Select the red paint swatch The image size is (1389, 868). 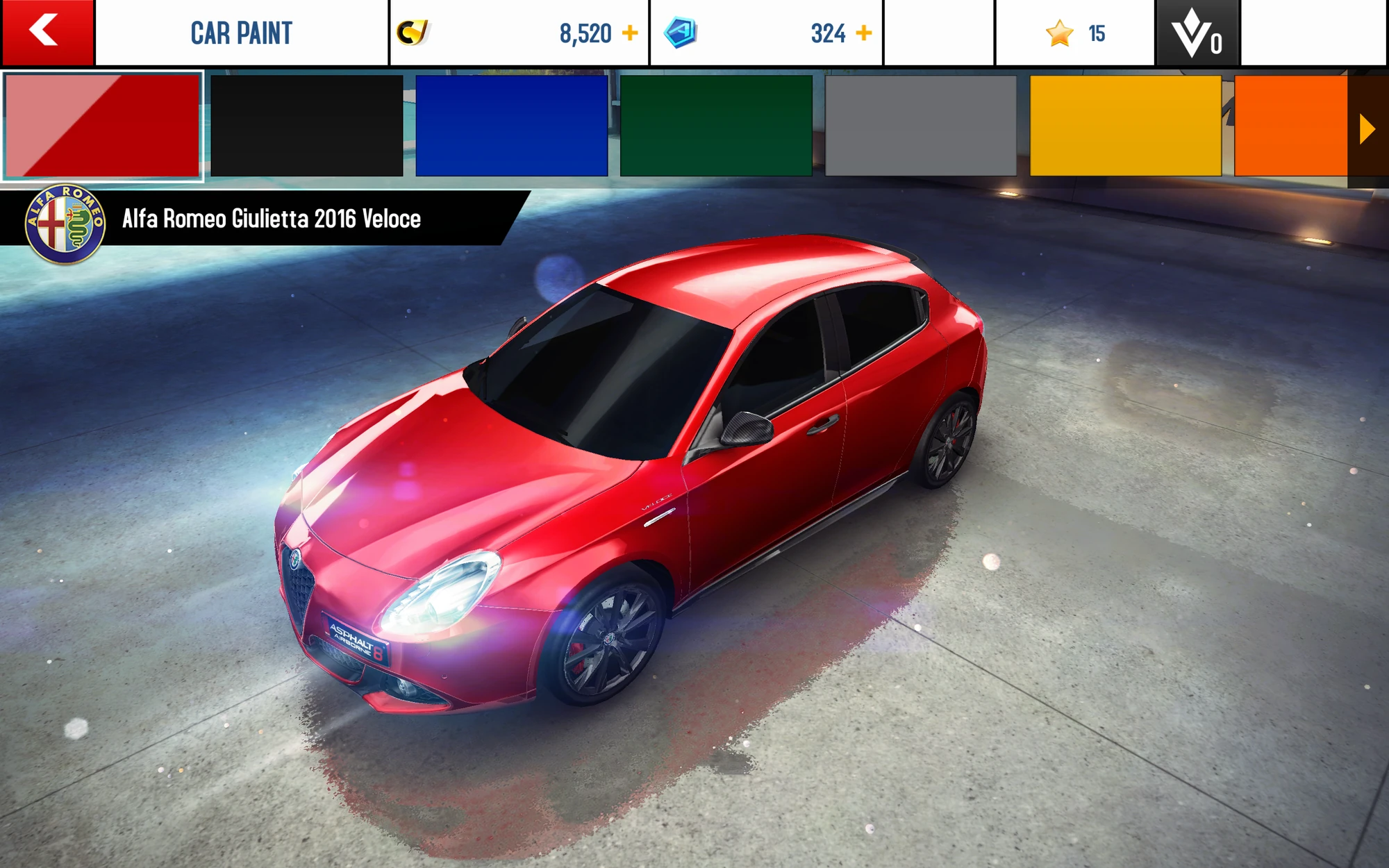point(103,126)
